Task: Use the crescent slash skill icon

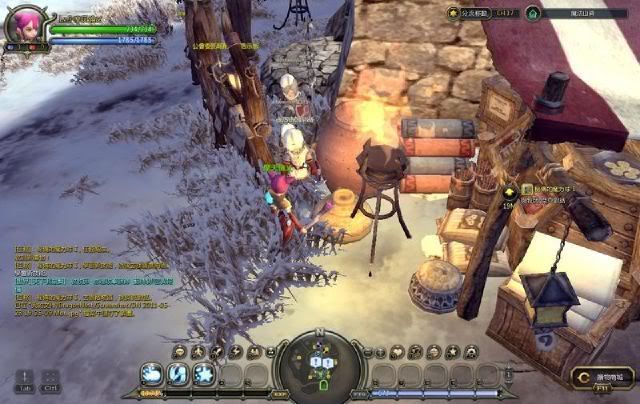Action: pyautogui.click(x=178, y=374)
